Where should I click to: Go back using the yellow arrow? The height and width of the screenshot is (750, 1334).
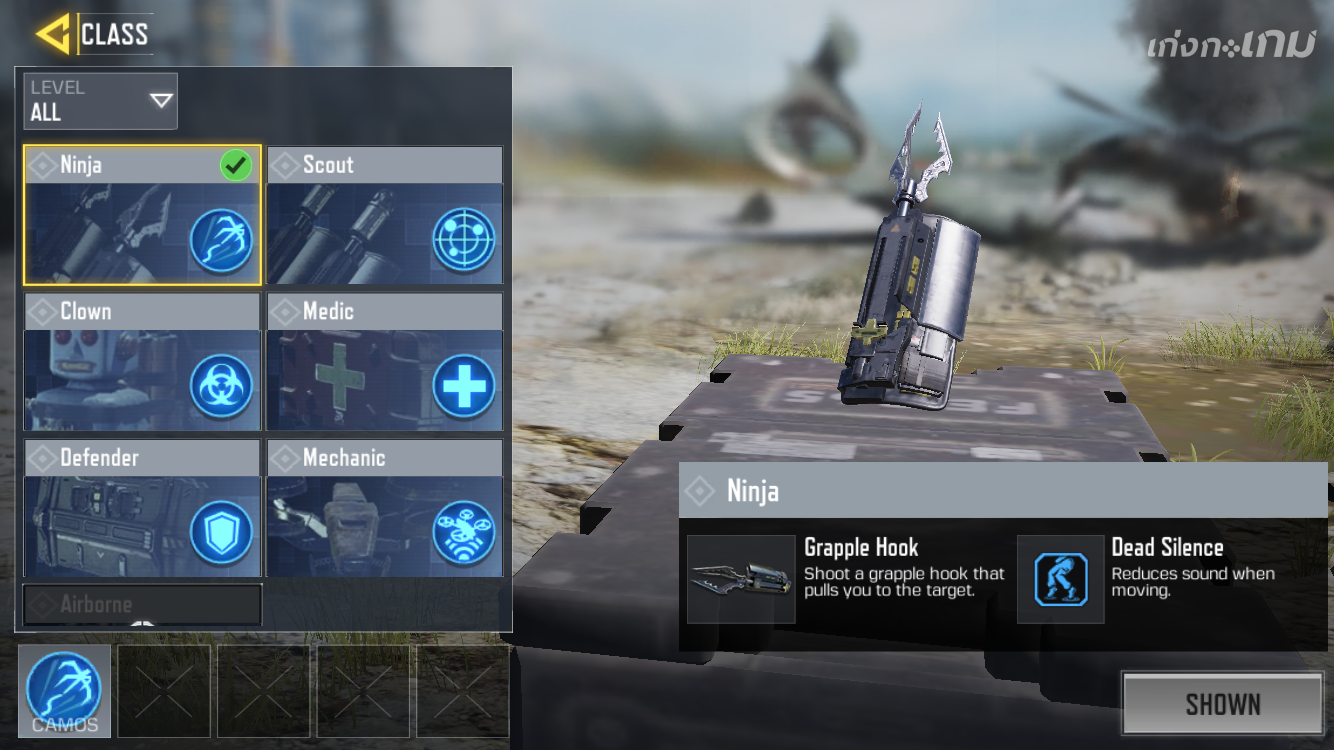52,33
